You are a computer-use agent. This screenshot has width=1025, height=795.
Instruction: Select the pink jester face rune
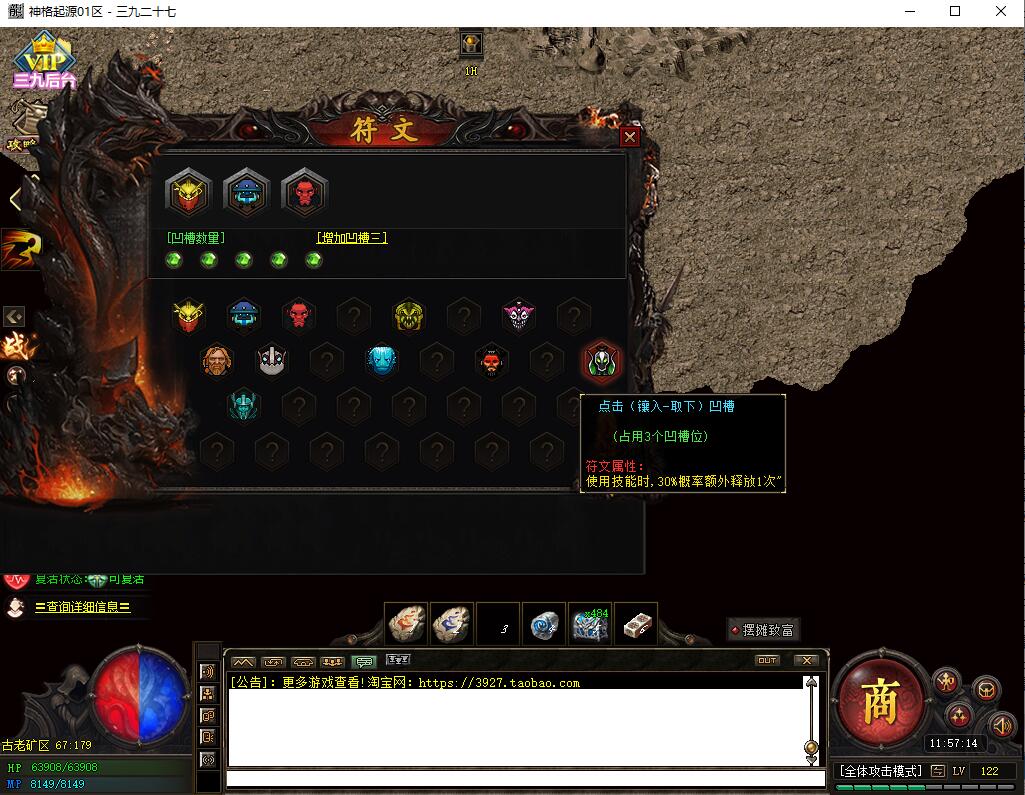518,316
